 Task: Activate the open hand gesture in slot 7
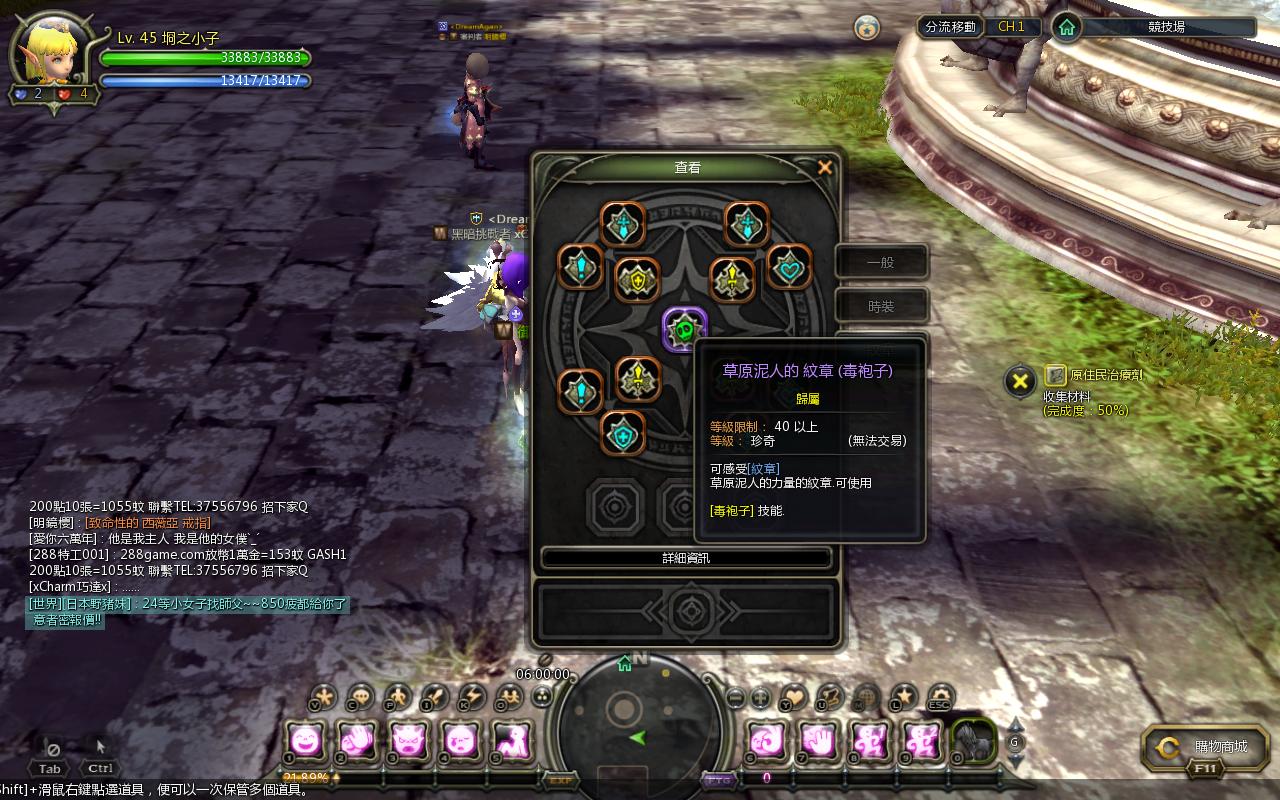[x=818, y=741]
